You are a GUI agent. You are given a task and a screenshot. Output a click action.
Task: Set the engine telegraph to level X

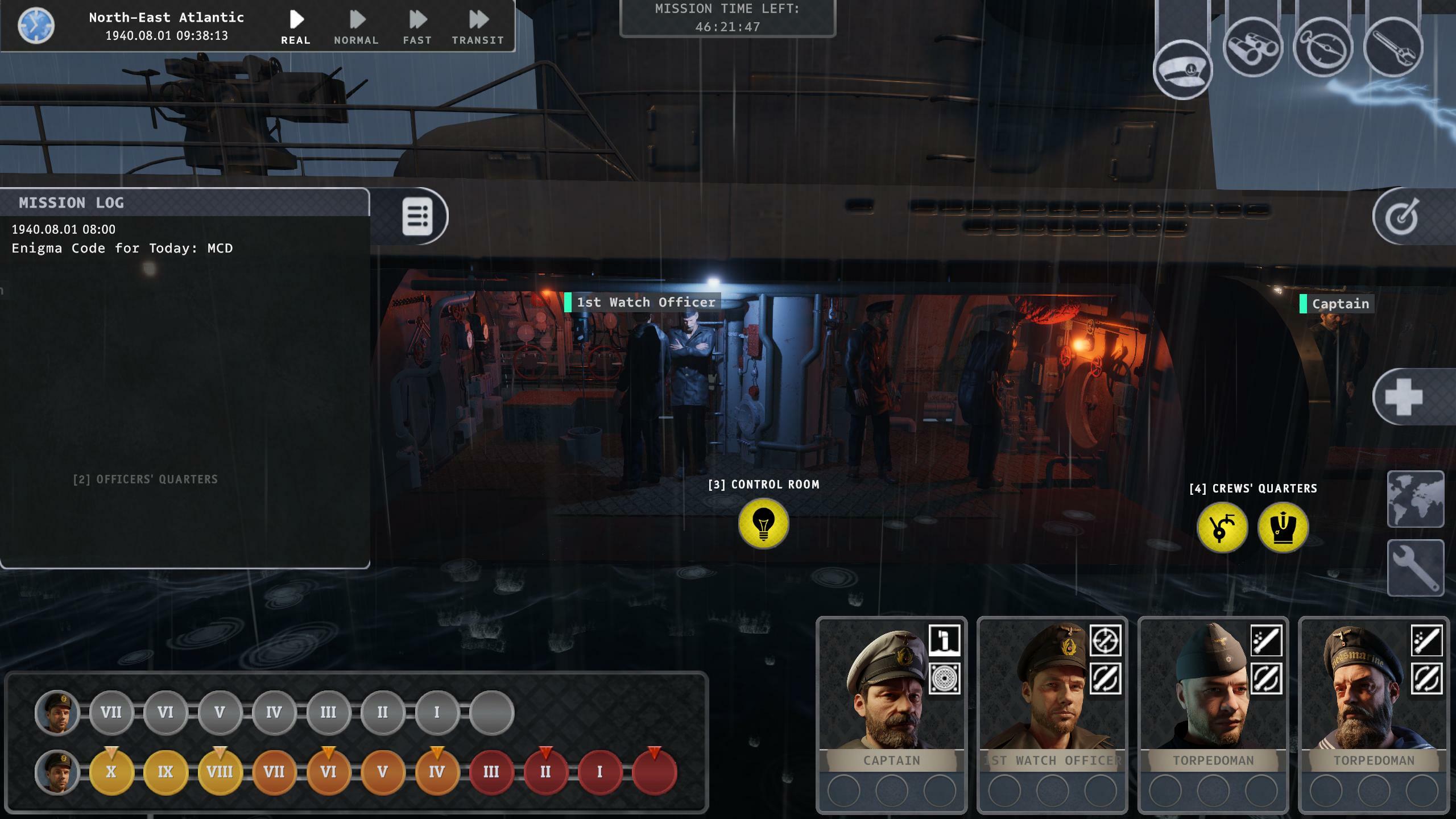[x=111, y=772]
